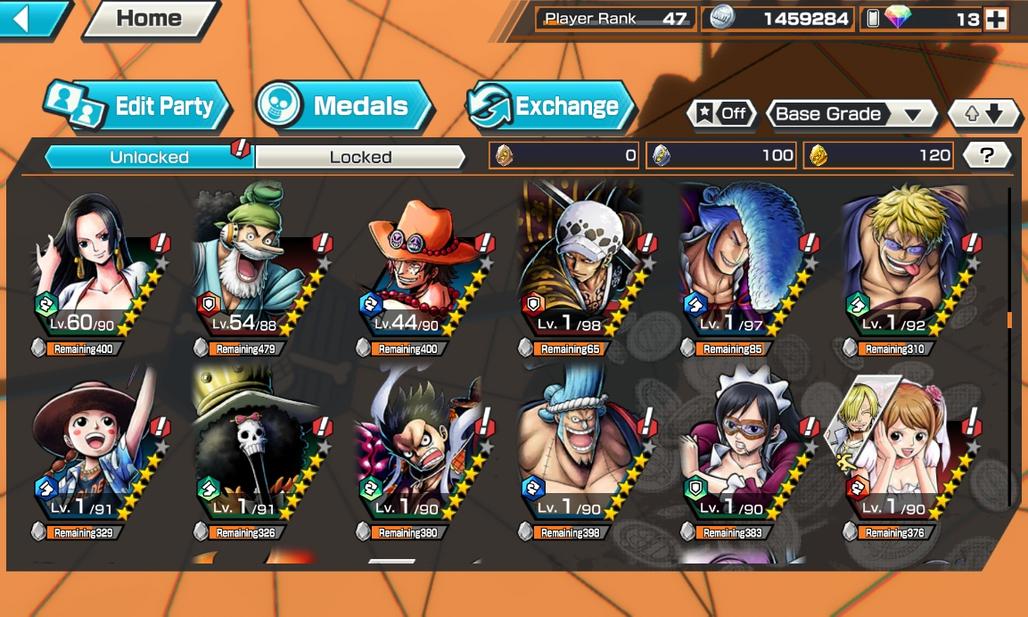
Task: Open the Exchange shop
Action: (x=550, y=106)
